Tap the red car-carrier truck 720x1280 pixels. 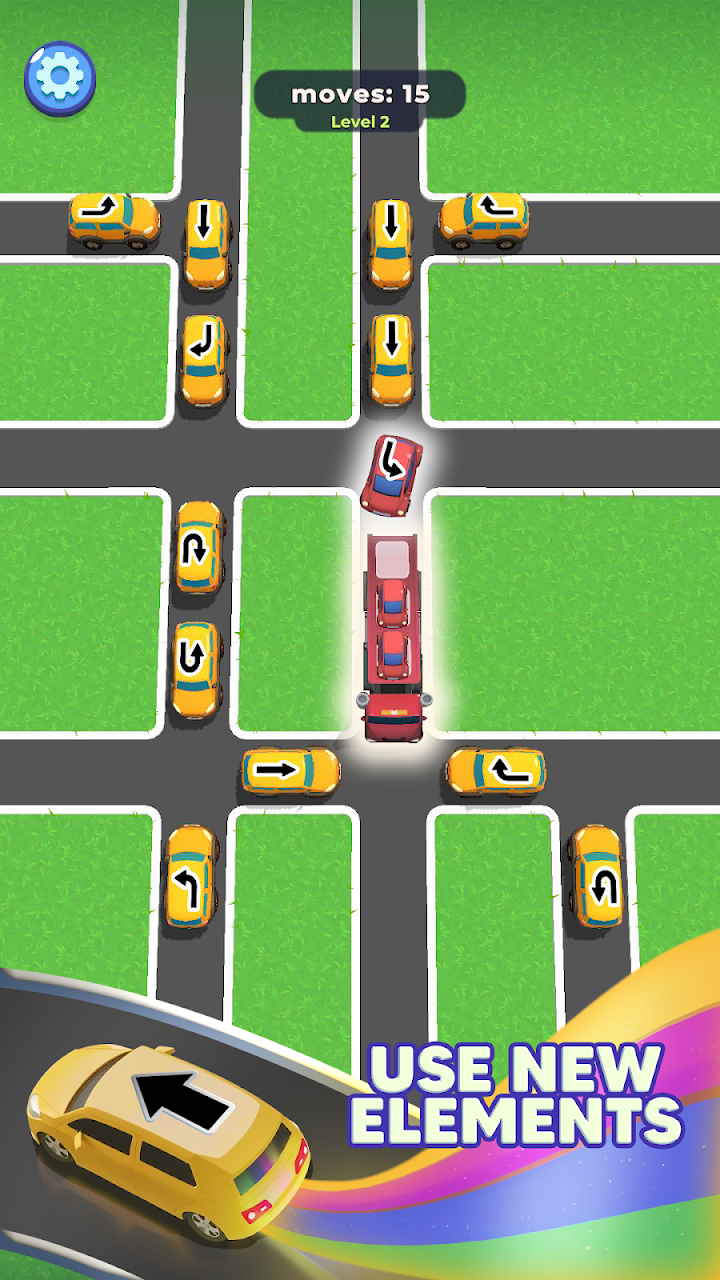[x=392, y=640]
